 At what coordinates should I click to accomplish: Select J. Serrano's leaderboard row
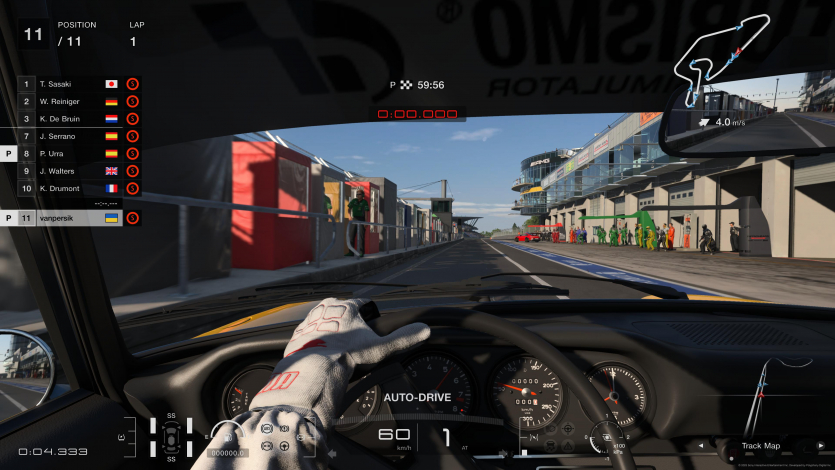pos(70,136)
